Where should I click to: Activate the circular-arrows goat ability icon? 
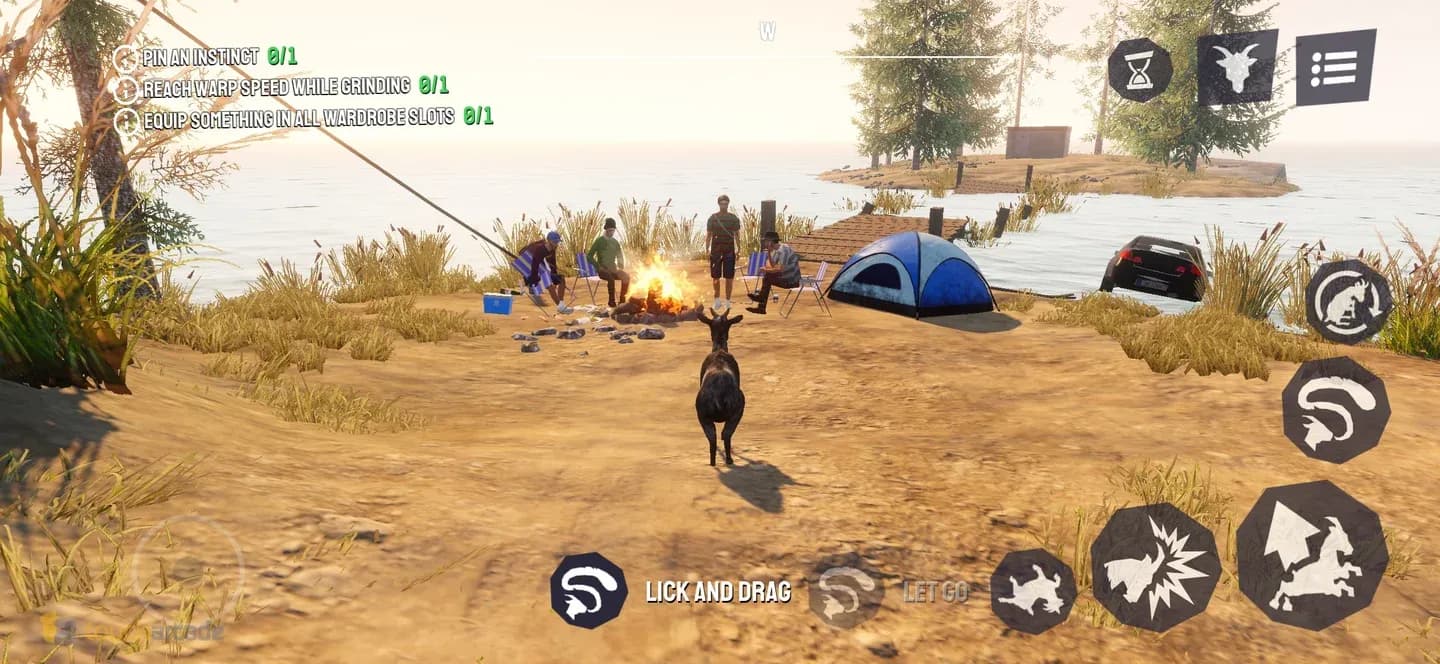(x=1348, y=302)
